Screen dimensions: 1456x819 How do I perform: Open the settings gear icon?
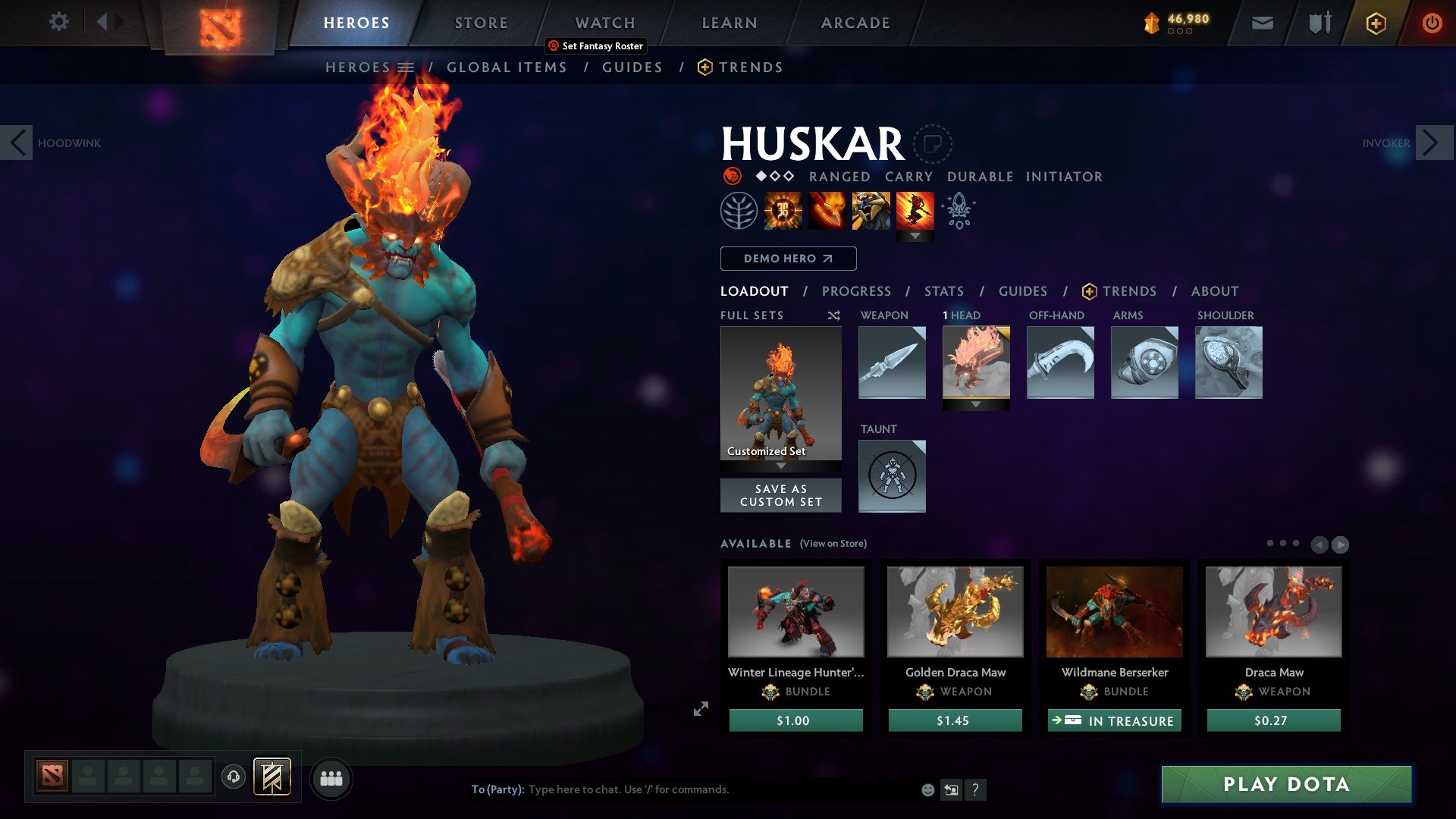tap(59, 22)
